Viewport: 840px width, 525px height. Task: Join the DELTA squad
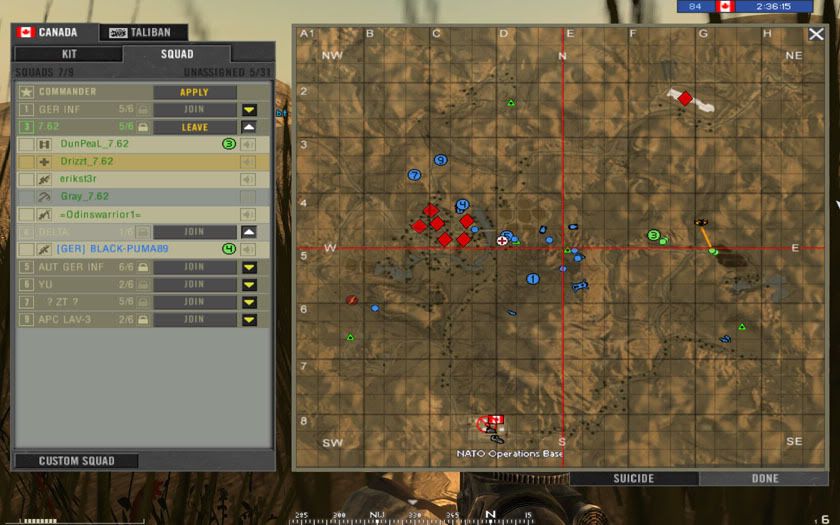pyautogui.click(x=194, y=232)
